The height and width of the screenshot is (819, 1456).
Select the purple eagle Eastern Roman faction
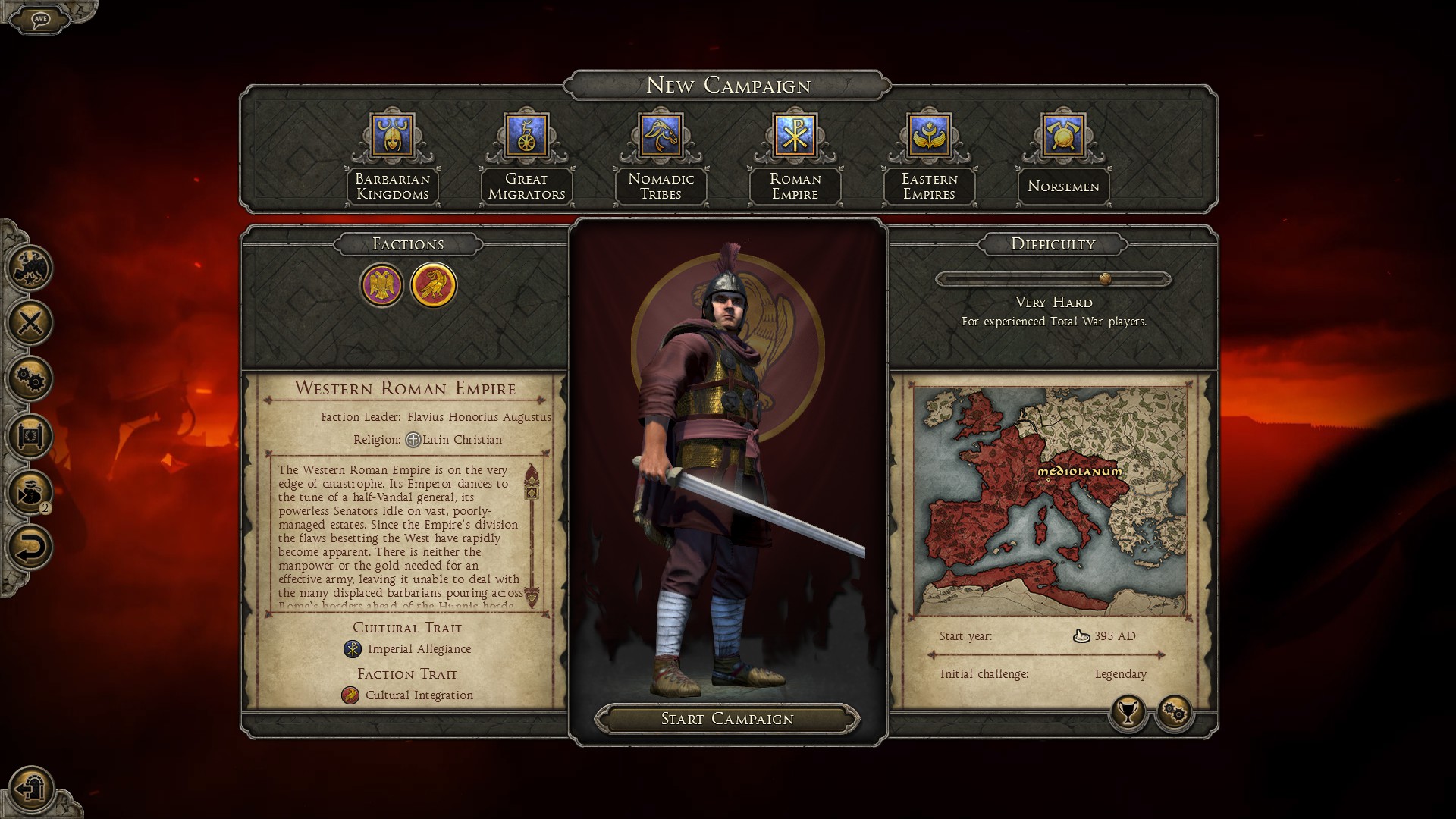[381, 285]
